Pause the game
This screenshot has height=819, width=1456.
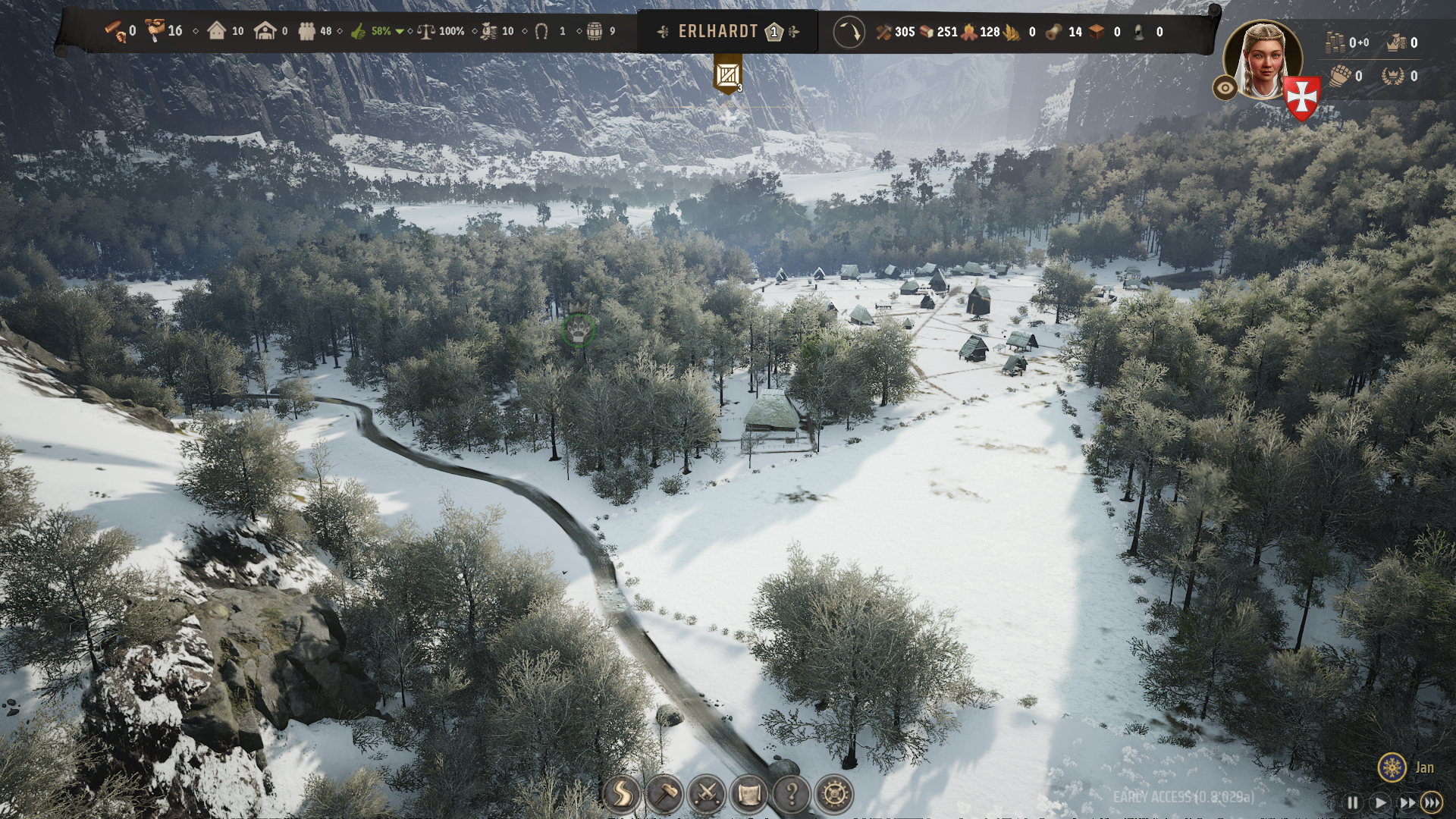coord(1353,802)
